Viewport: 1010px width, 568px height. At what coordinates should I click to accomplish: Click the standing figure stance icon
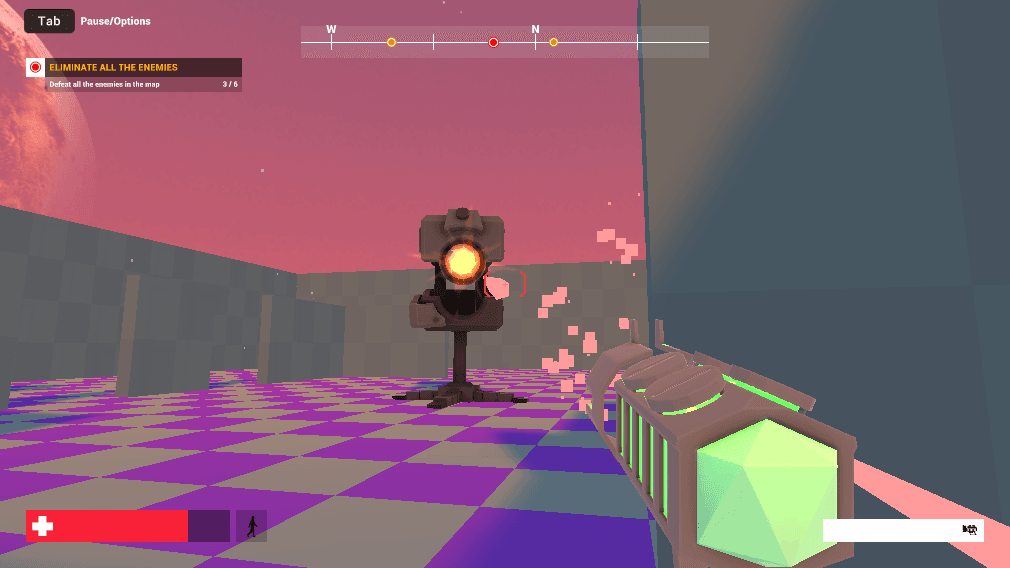(x=251, y=526)
